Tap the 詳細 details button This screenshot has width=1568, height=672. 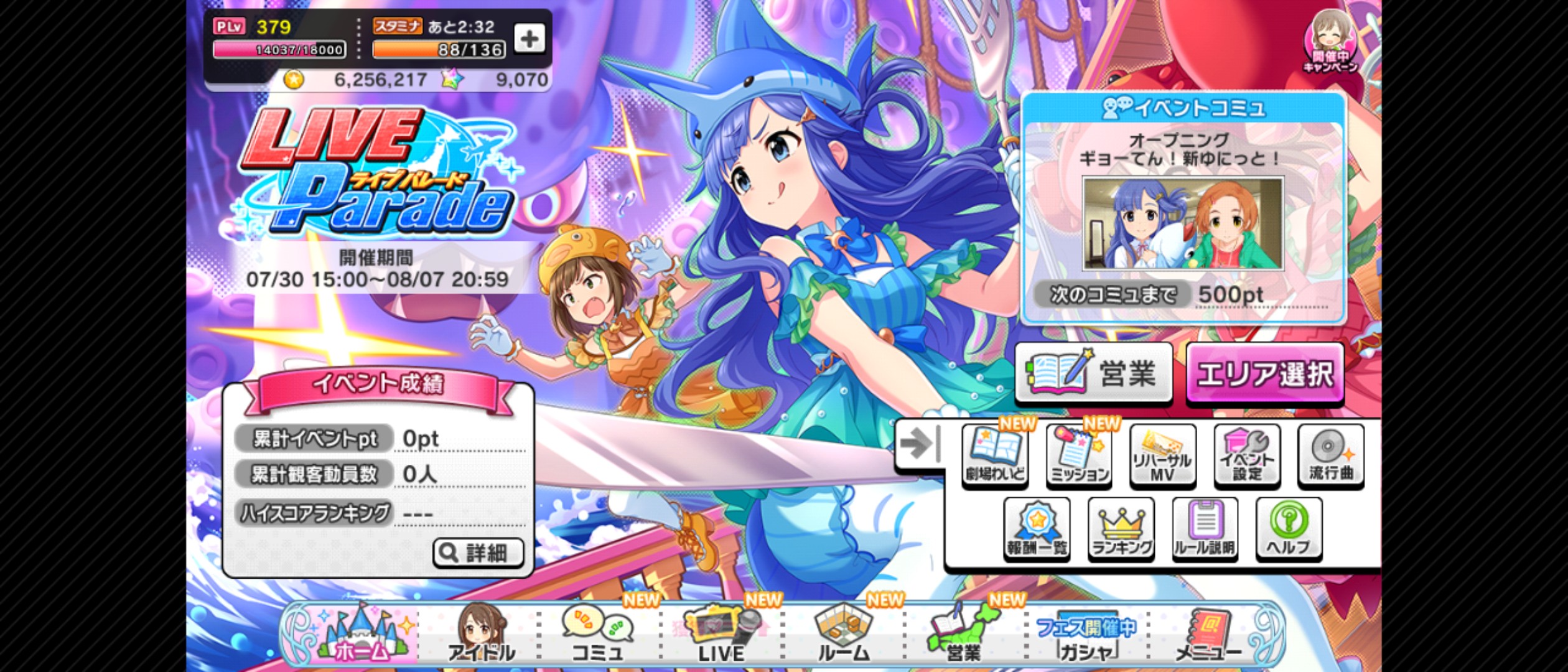(479, 553)
